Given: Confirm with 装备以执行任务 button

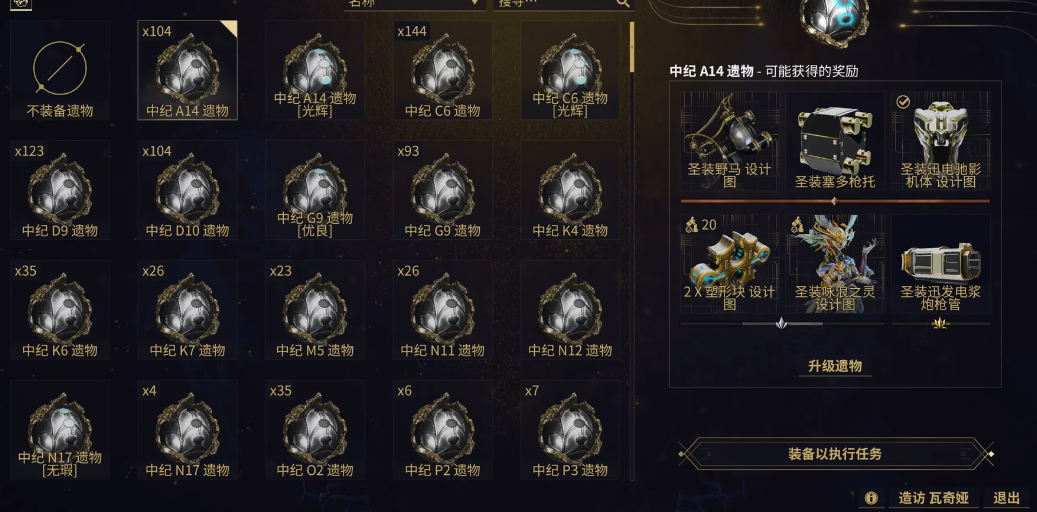Looking at the screenshot, I should pos(835,454).
